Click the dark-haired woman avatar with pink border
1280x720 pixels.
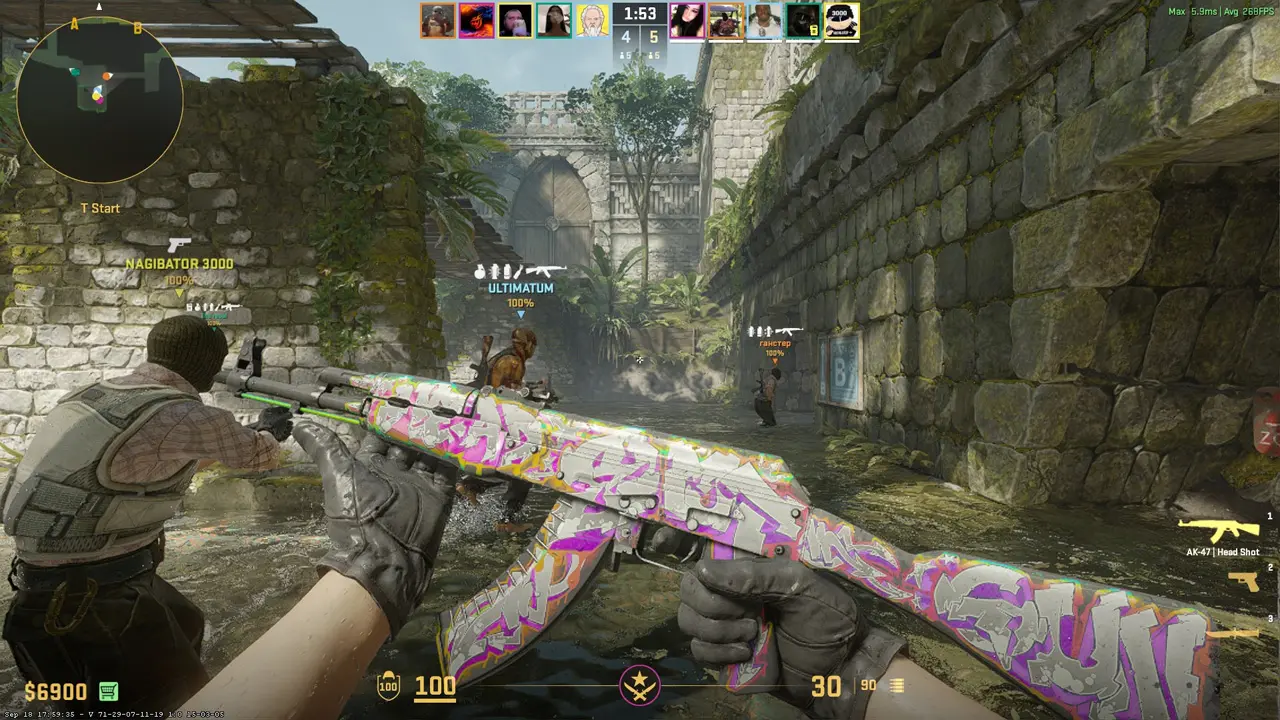pyautogui.click(x=686, y=20)
